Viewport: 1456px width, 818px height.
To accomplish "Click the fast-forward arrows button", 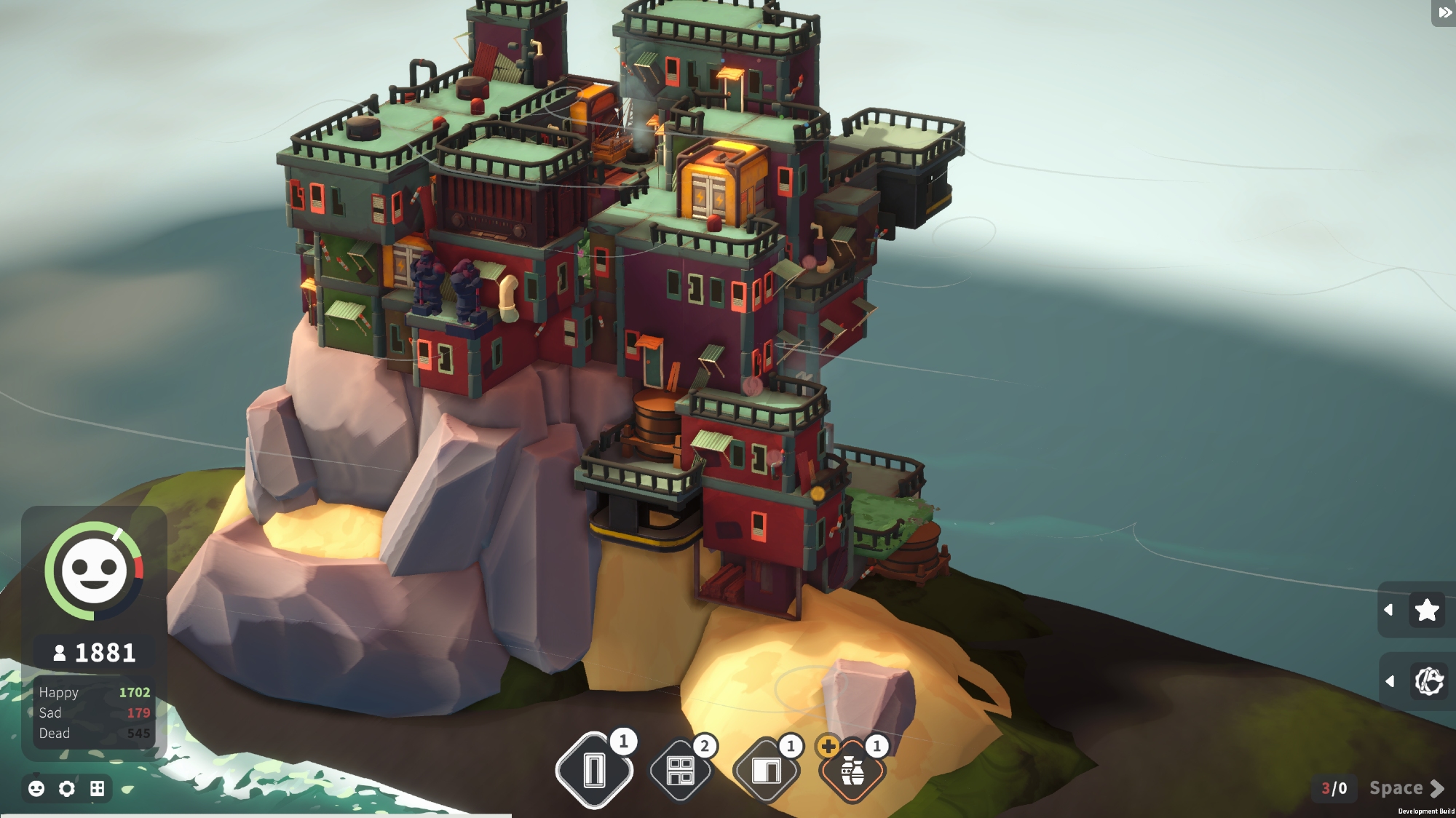I will point(1444,12).
